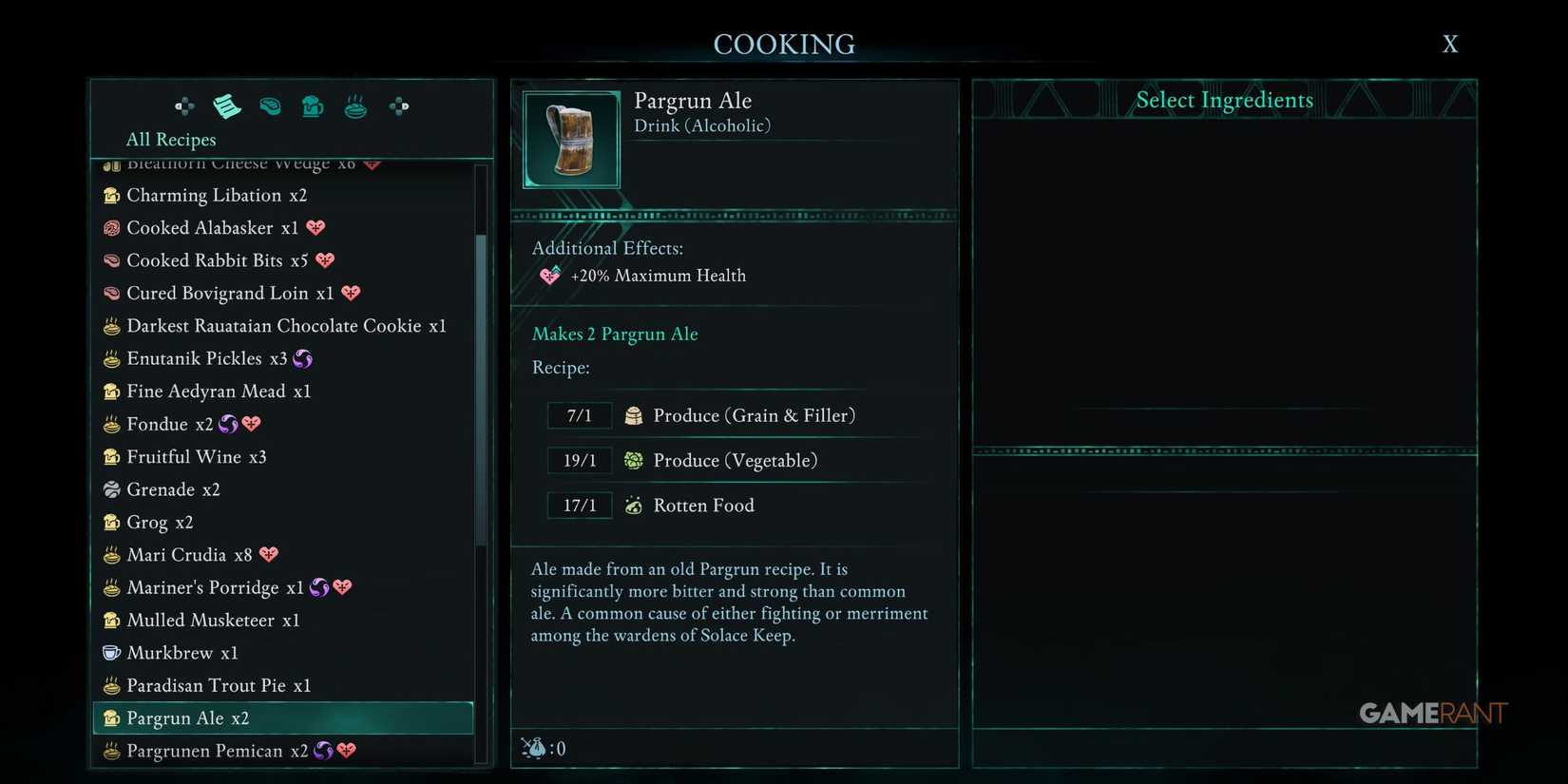Click the Produce (Vegetable) ingredient requirement
Screen dimensions: 1568x784
pyautogui.click(x=735, y=460)
